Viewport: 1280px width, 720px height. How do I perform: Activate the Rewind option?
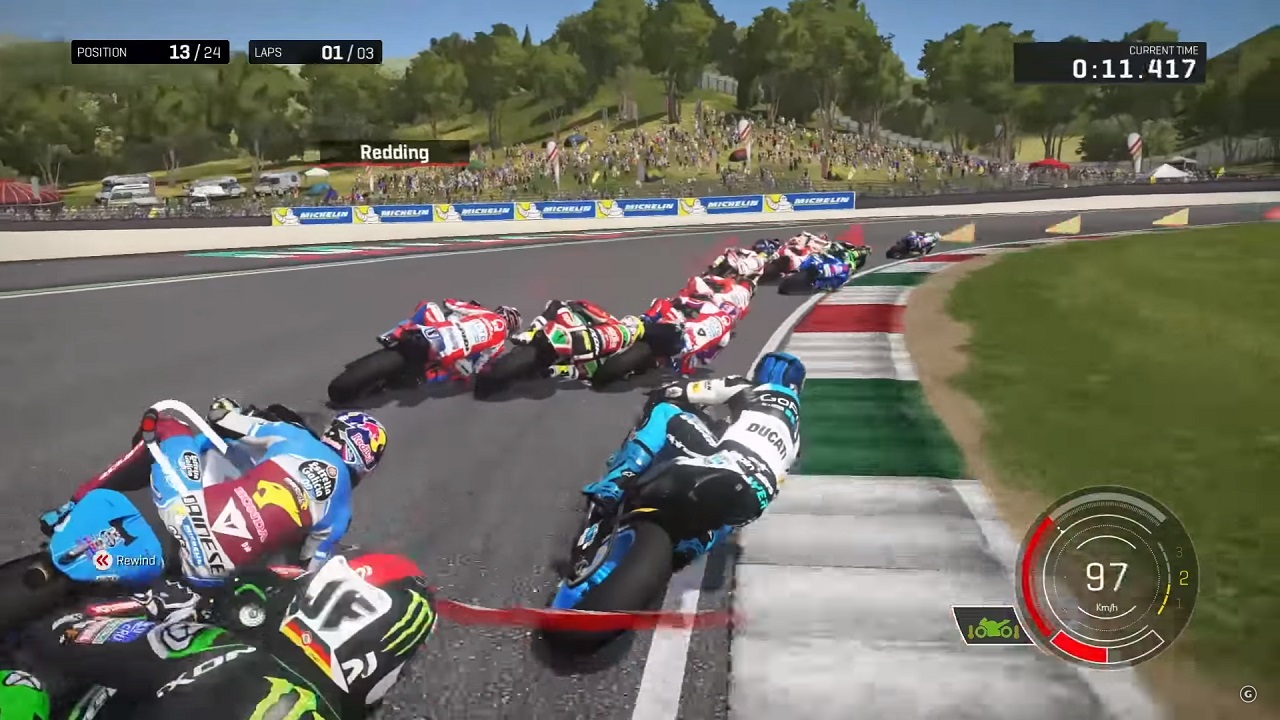coord(126,560)
